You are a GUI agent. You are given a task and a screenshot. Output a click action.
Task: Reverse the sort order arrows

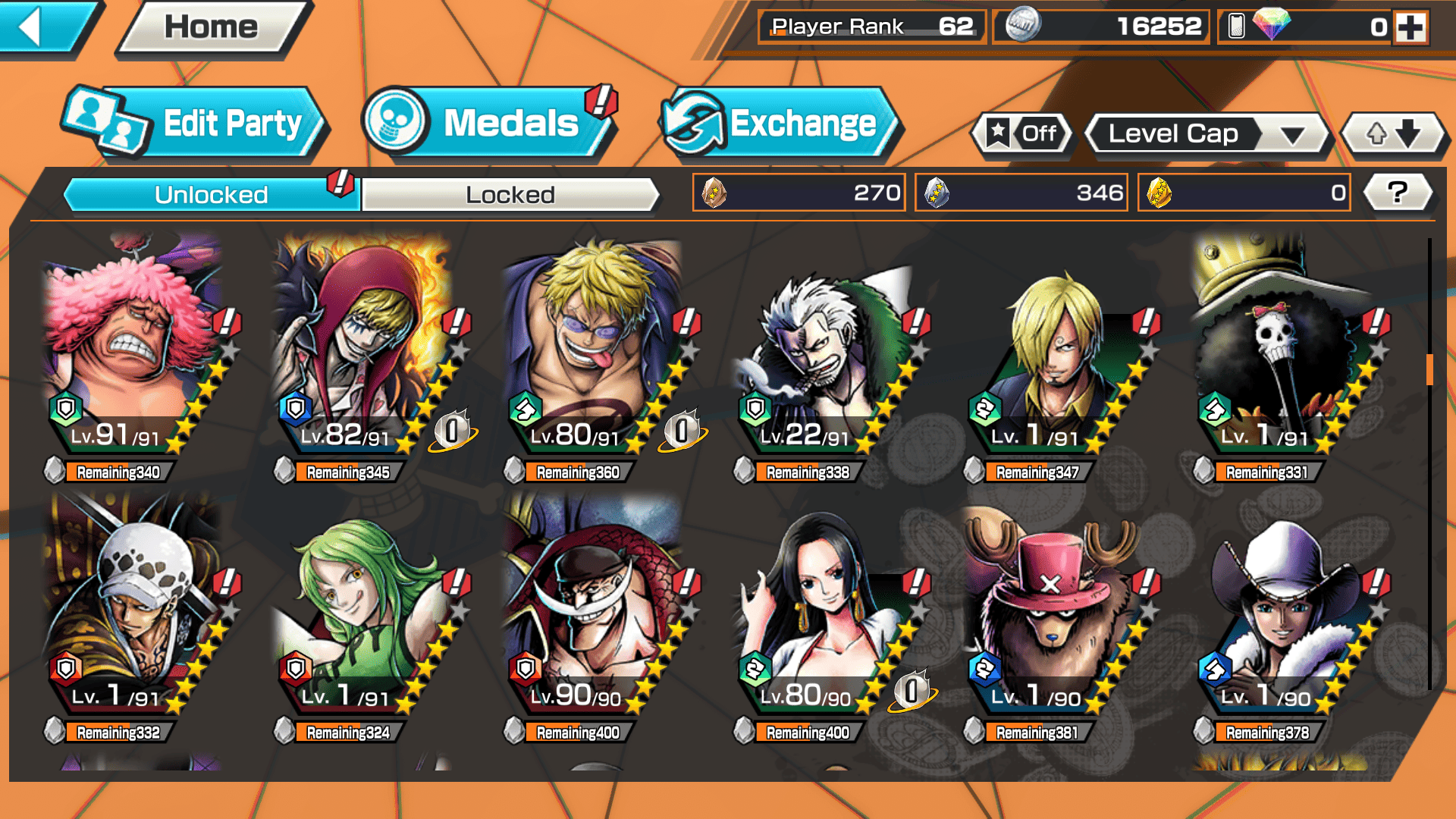point(1393,134)
